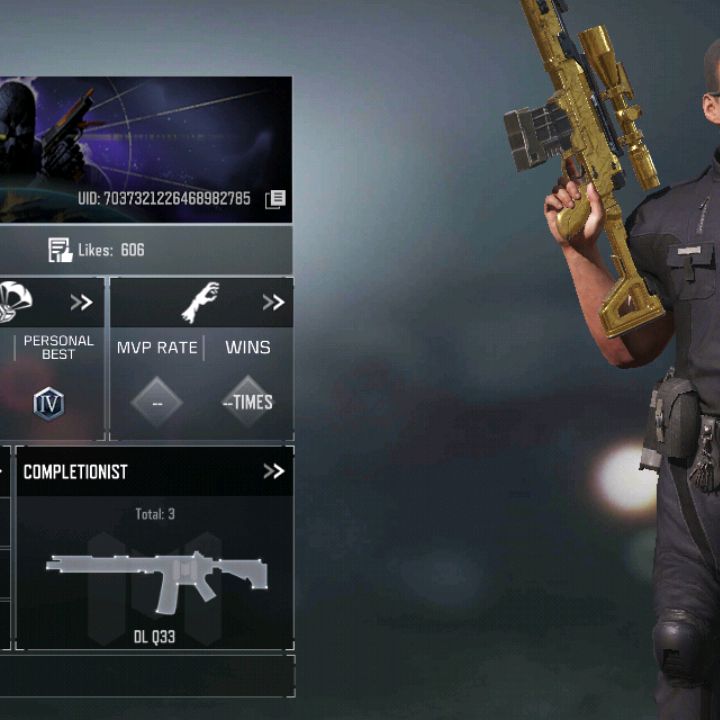The height and width of the screenshot is (720, 720).
Task: View the Personal Best rank IV badge
Action: 49,403
